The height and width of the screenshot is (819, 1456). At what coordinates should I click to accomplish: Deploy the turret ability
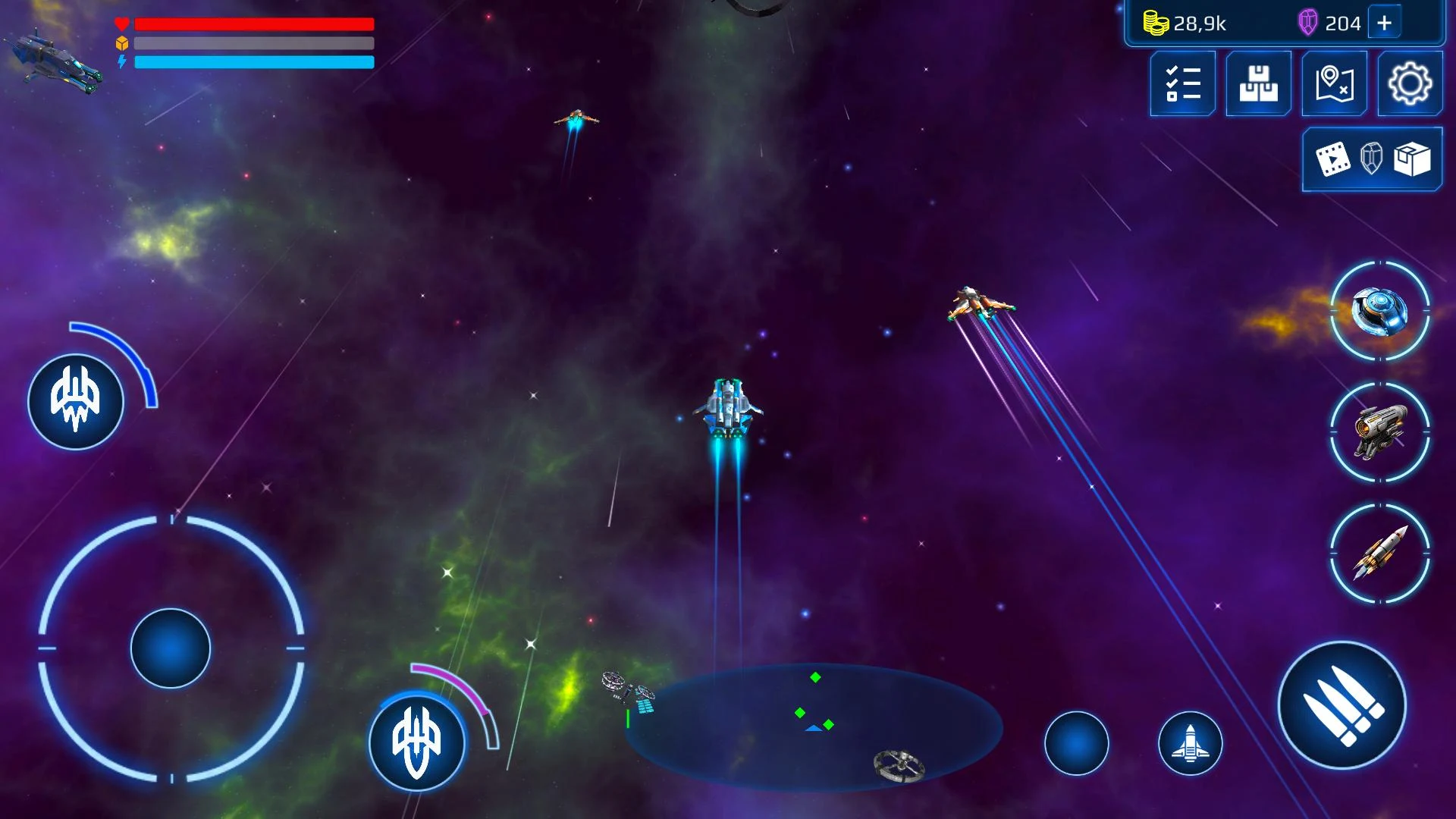tap(1379, 432)
